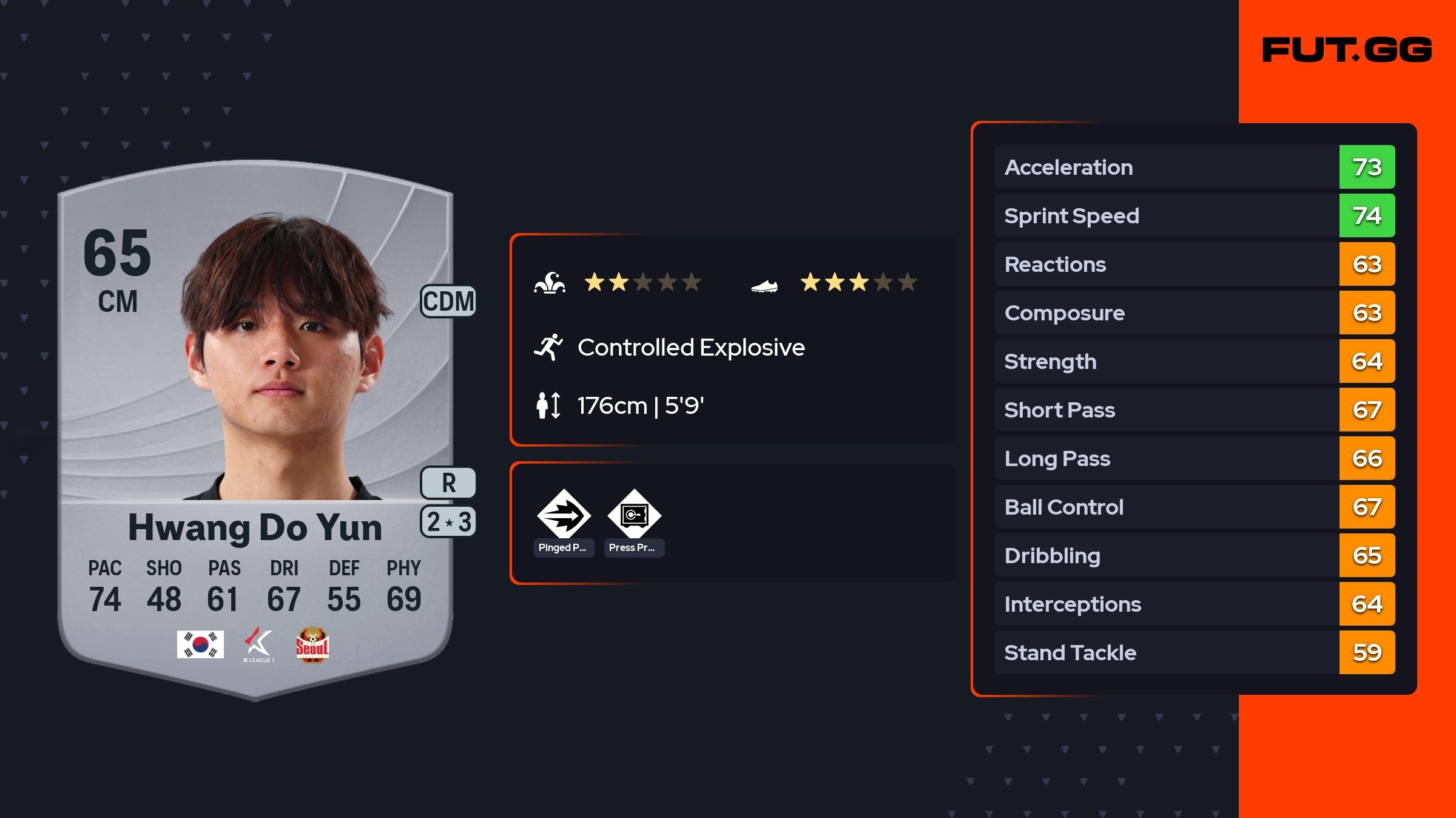
Task: Open the K League 1 logo
Action: (259, 644)
